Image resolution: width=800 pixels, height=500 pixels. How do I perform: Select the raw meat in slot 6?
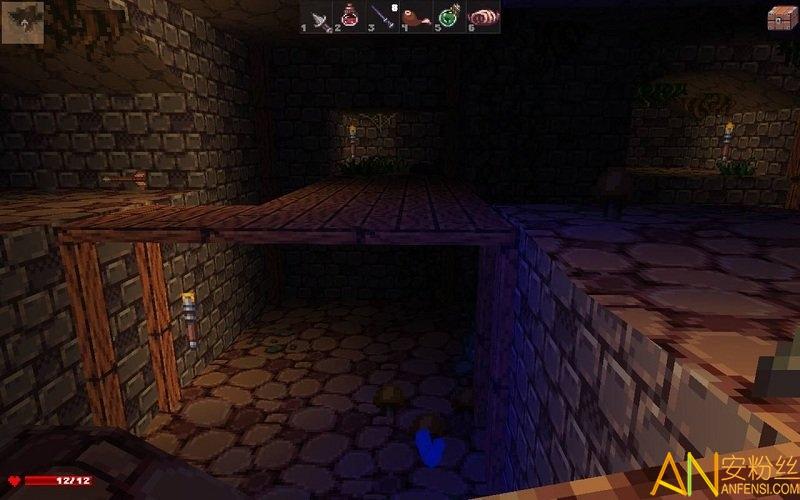(x=483, y=18)
